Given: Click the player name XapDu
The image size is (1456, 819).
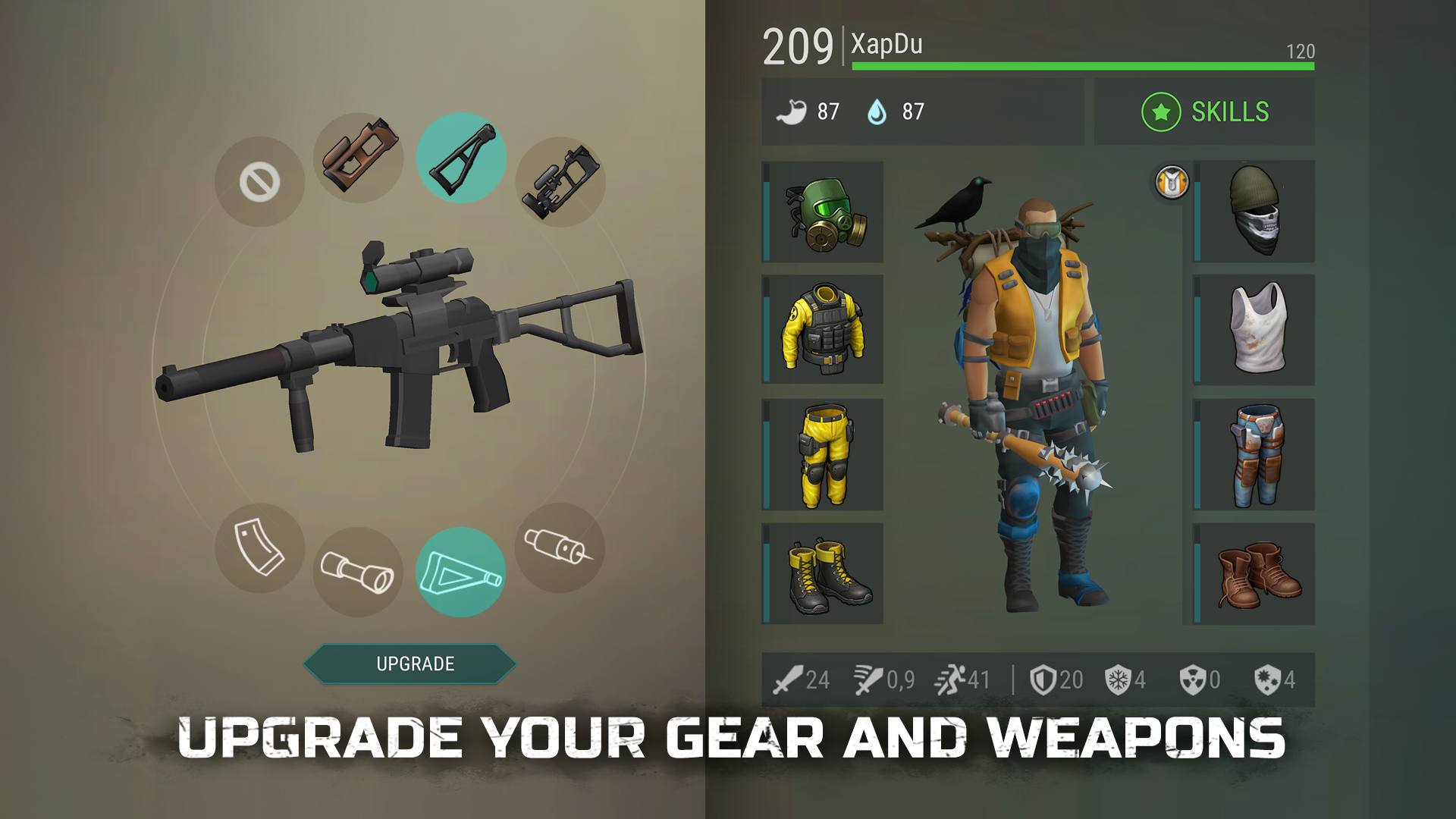Looking at the screenshot, I should (886, 45).
